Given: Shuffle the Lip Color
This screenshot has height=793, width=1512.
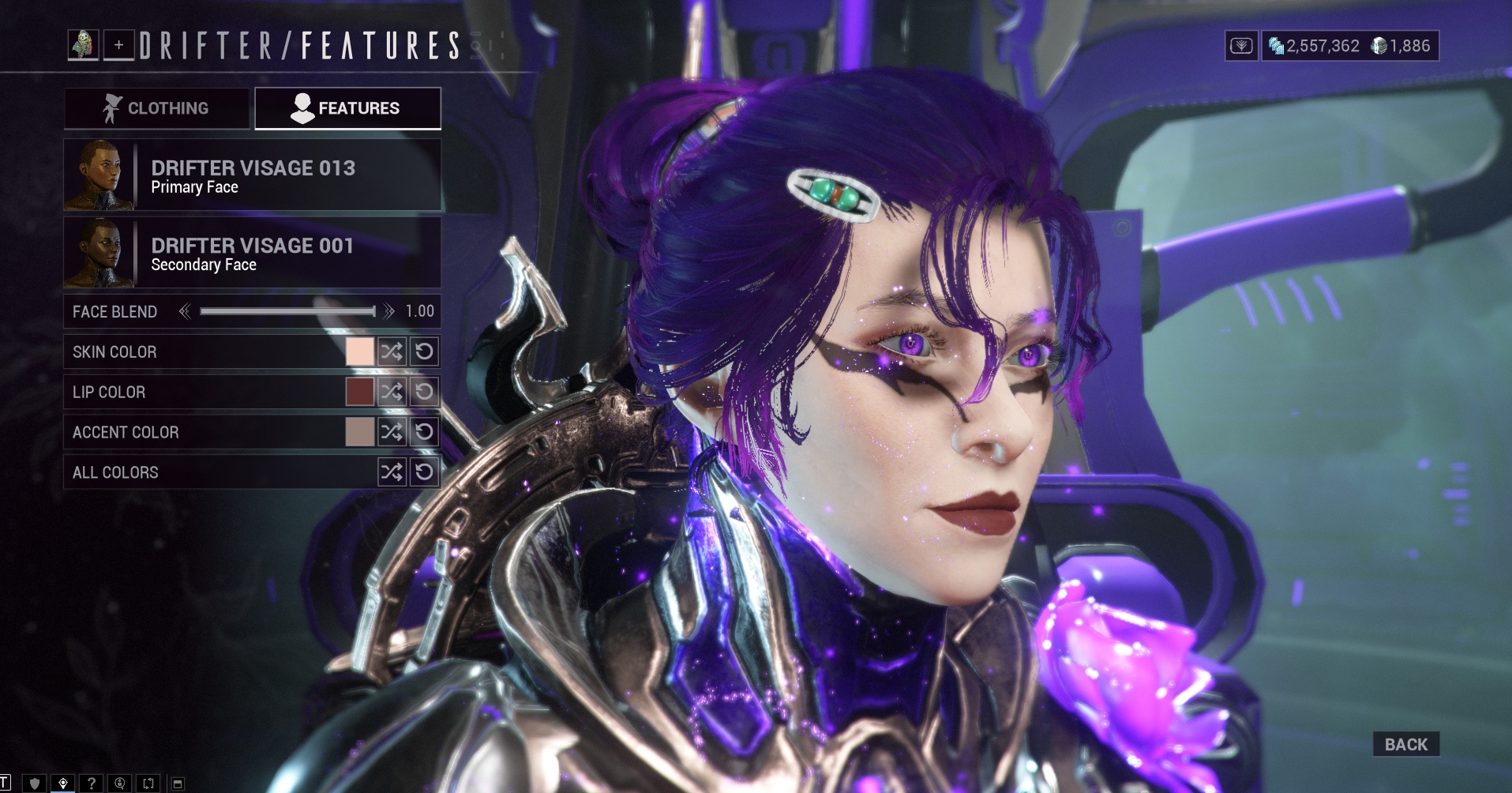Looking at the screenshot, I should coord(392,392).
